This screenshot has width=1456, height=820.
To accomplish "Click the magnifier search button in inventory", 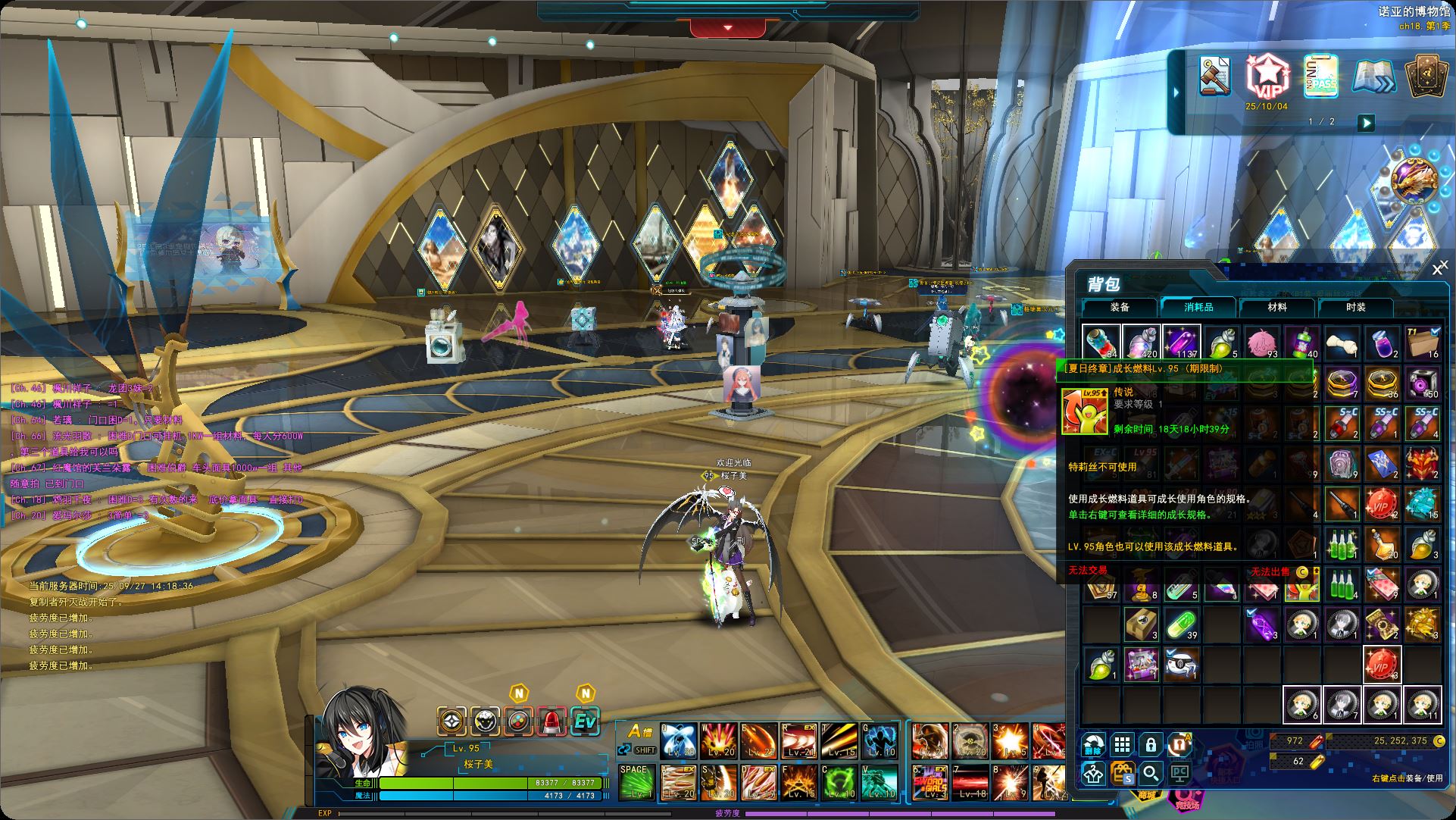I will pyautogui.click(x=1151, y=773).
